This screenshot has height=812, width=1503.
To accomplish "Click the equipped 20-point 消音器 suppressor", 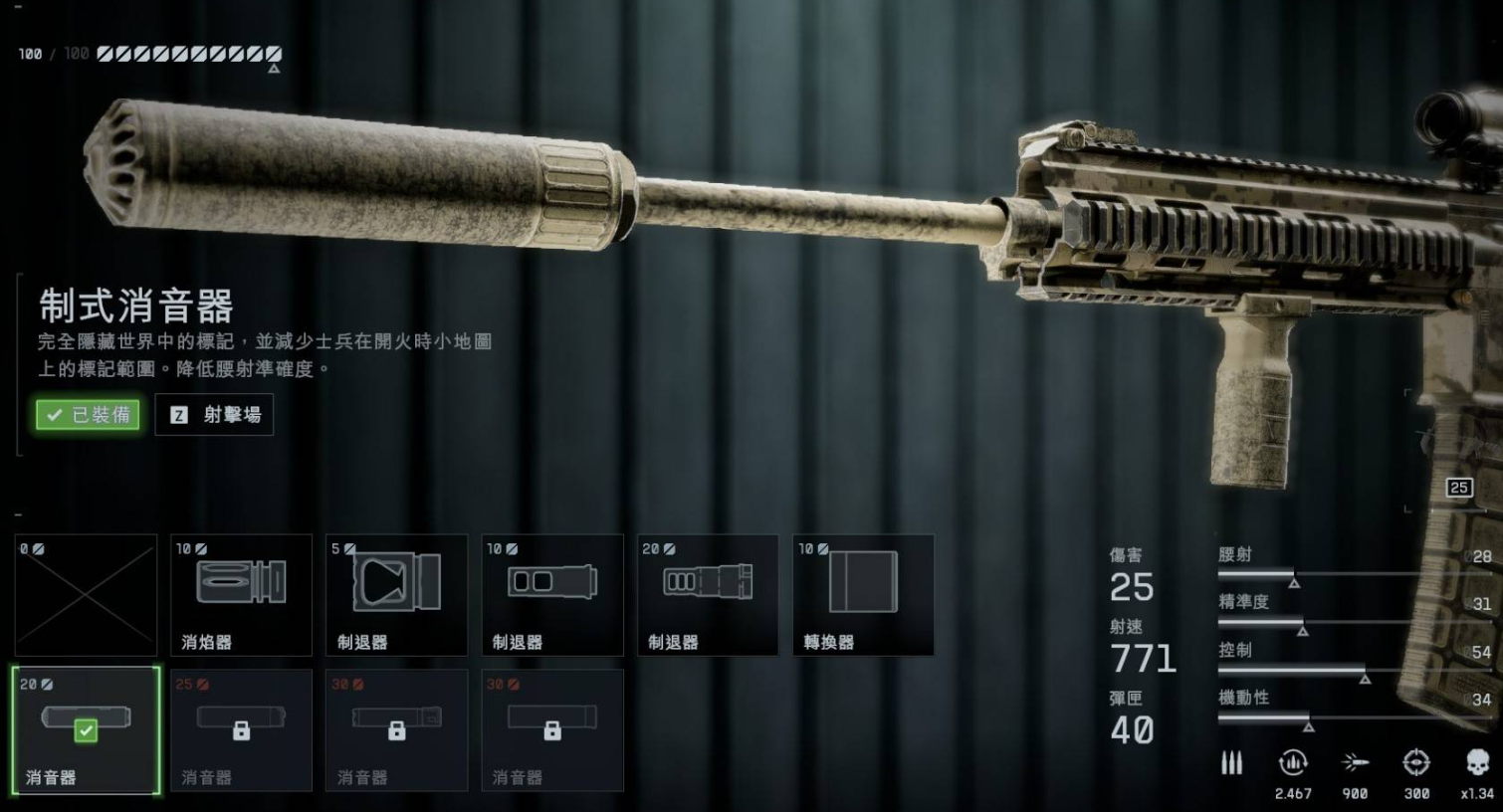I will point(86,730).
